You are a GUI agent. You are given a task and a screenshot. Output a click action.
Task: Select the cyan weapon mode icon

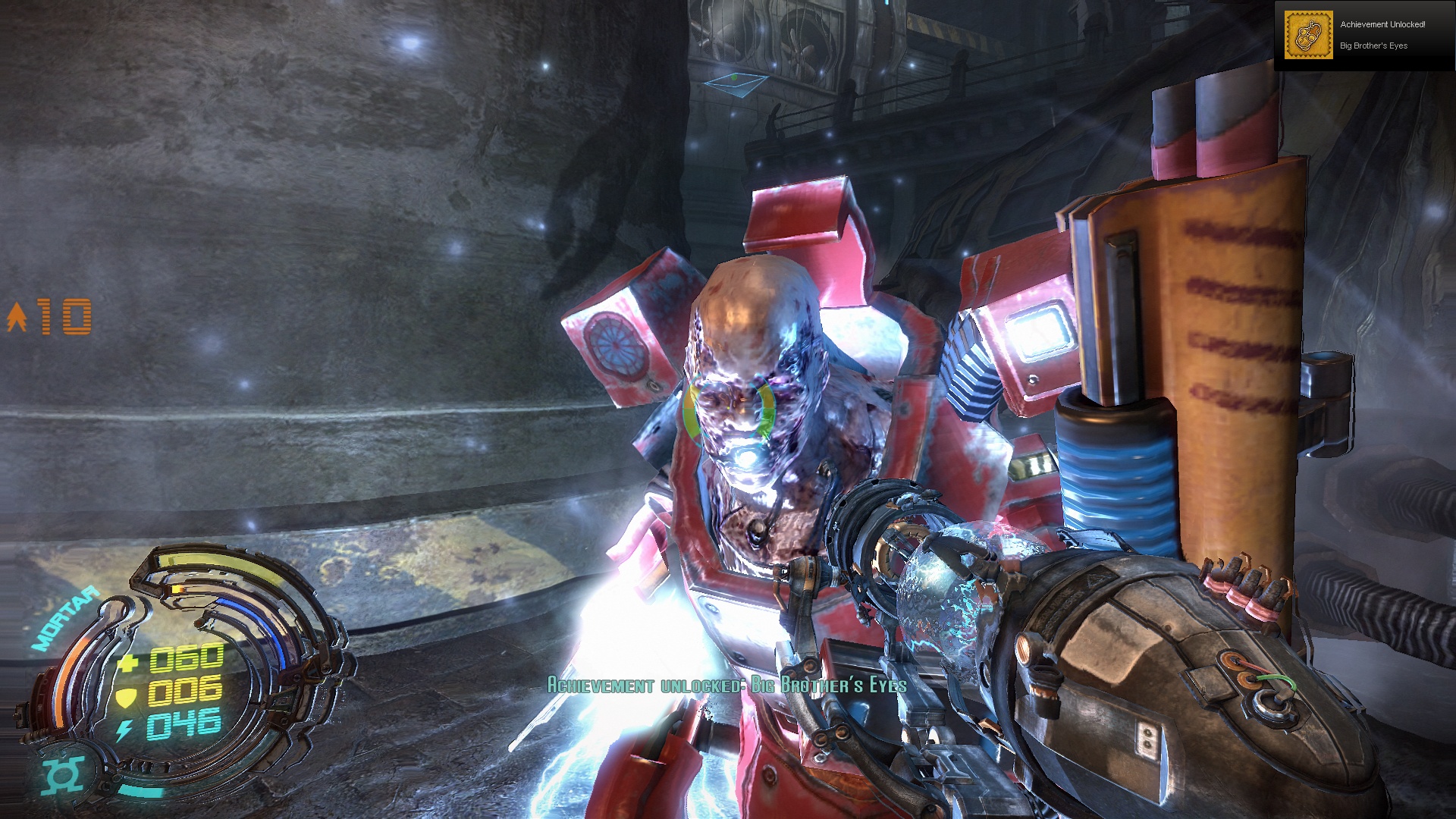63,774
